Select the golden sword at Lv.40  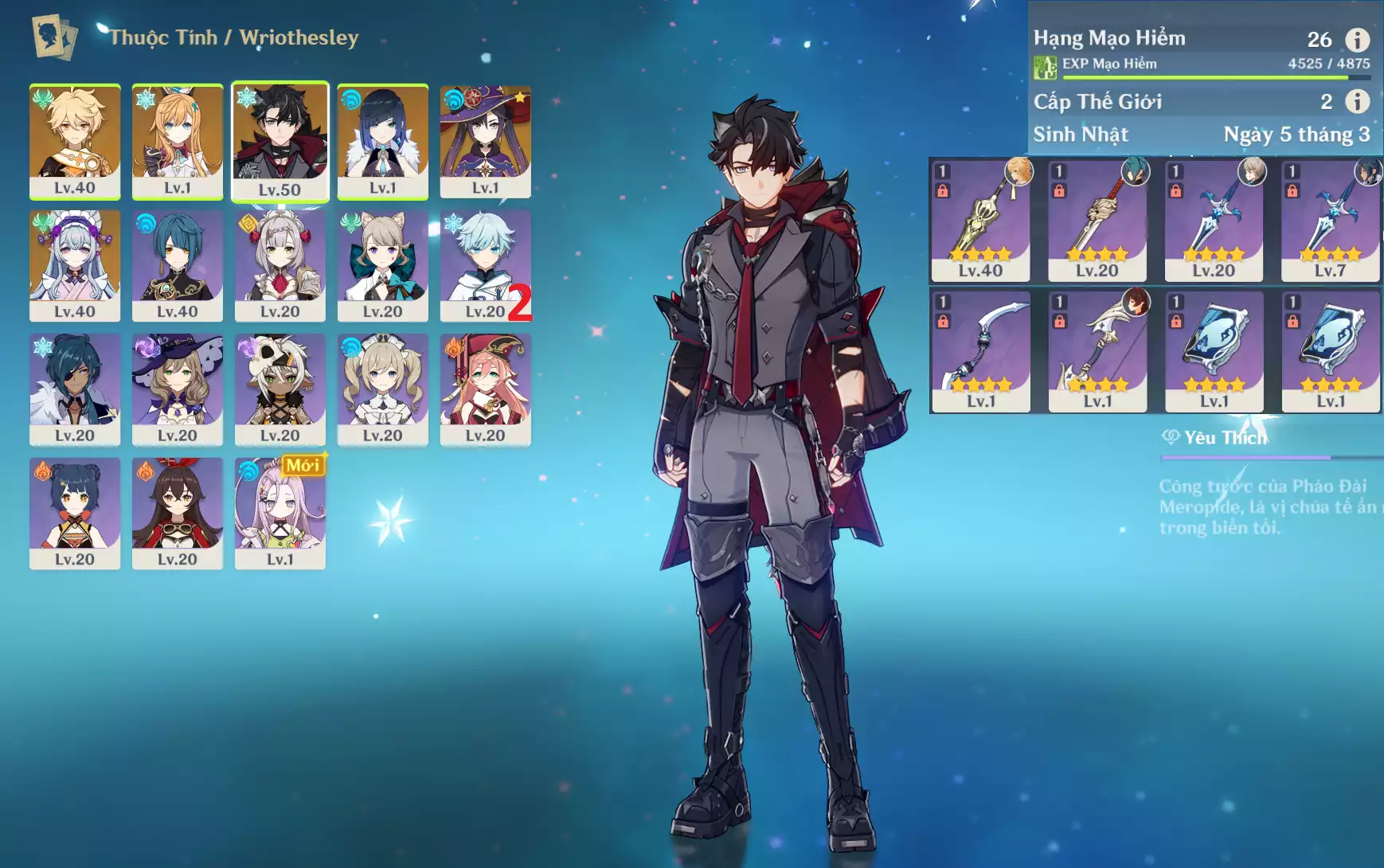(980, 220)
